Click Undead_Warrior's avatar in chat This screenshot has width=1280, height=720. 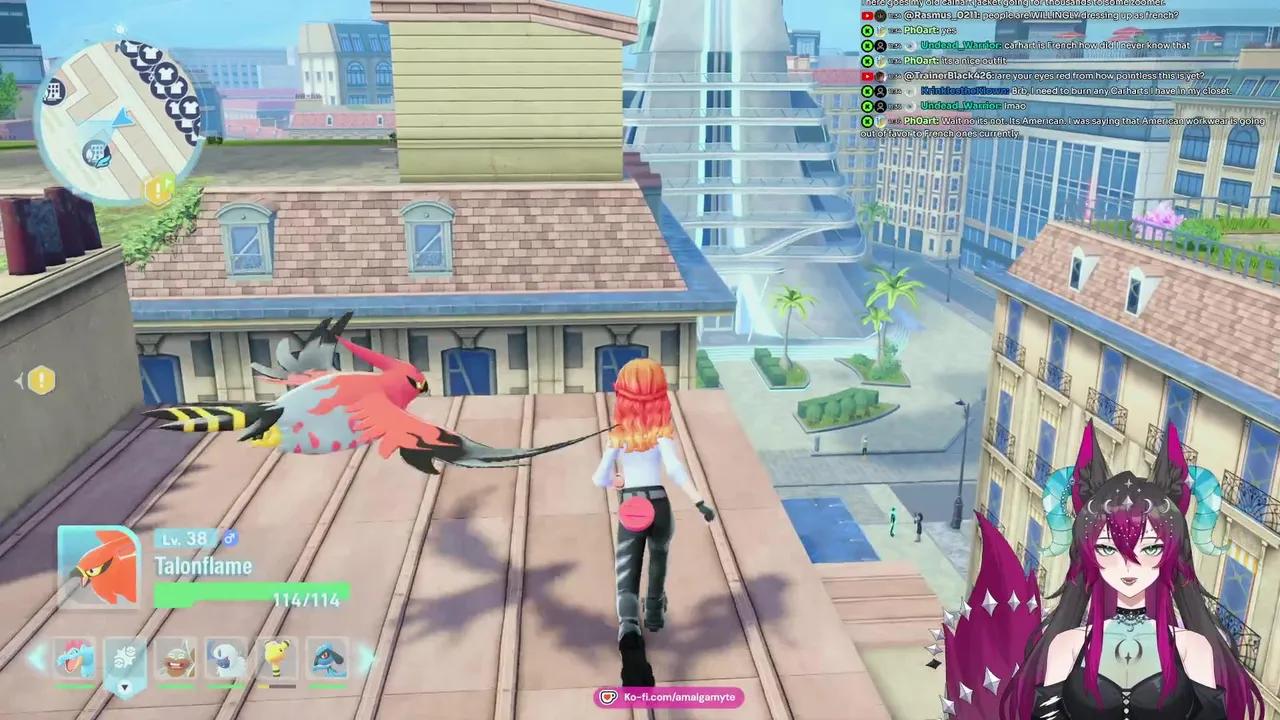[x=879, y=45]
